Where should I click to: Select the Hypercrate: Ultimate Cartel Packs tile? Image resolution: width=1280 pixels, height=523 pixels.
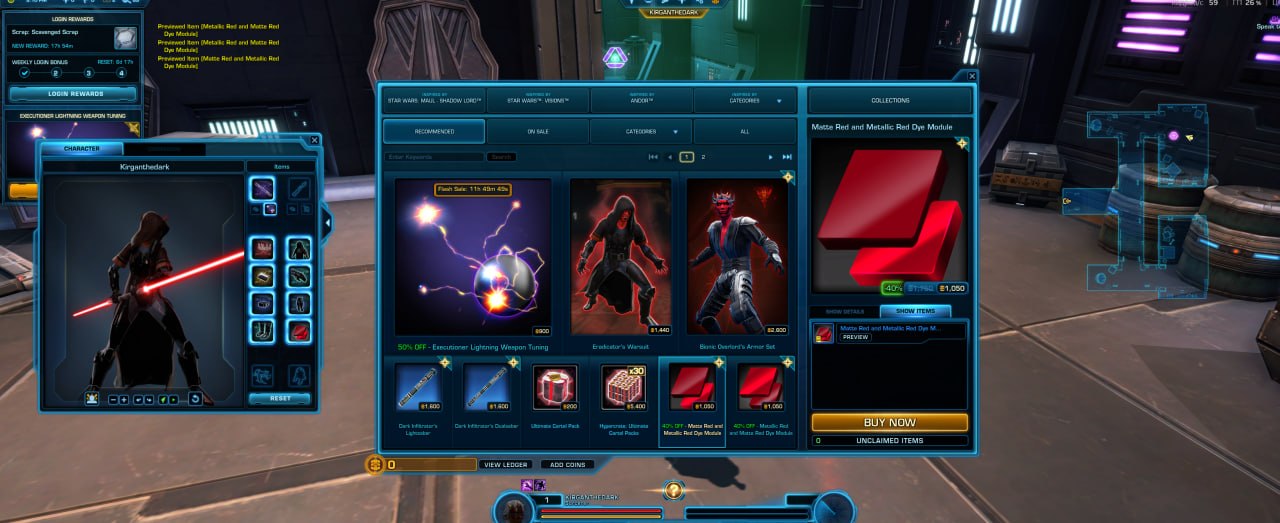pyautogui.click(x=623, y=389)
